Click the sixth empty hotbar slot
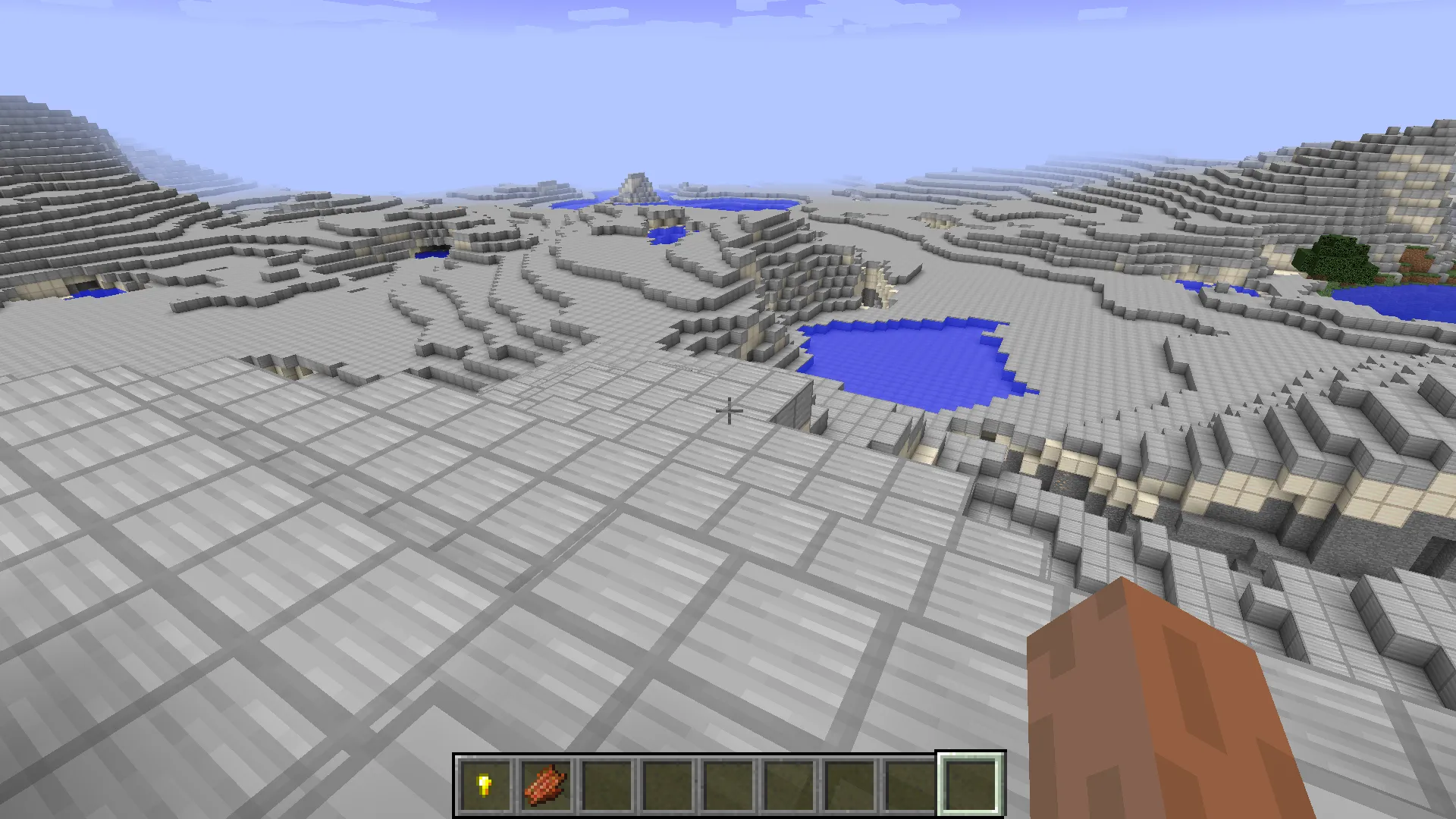The width and height of the screenshot is (1456, 819). [789, 783]
